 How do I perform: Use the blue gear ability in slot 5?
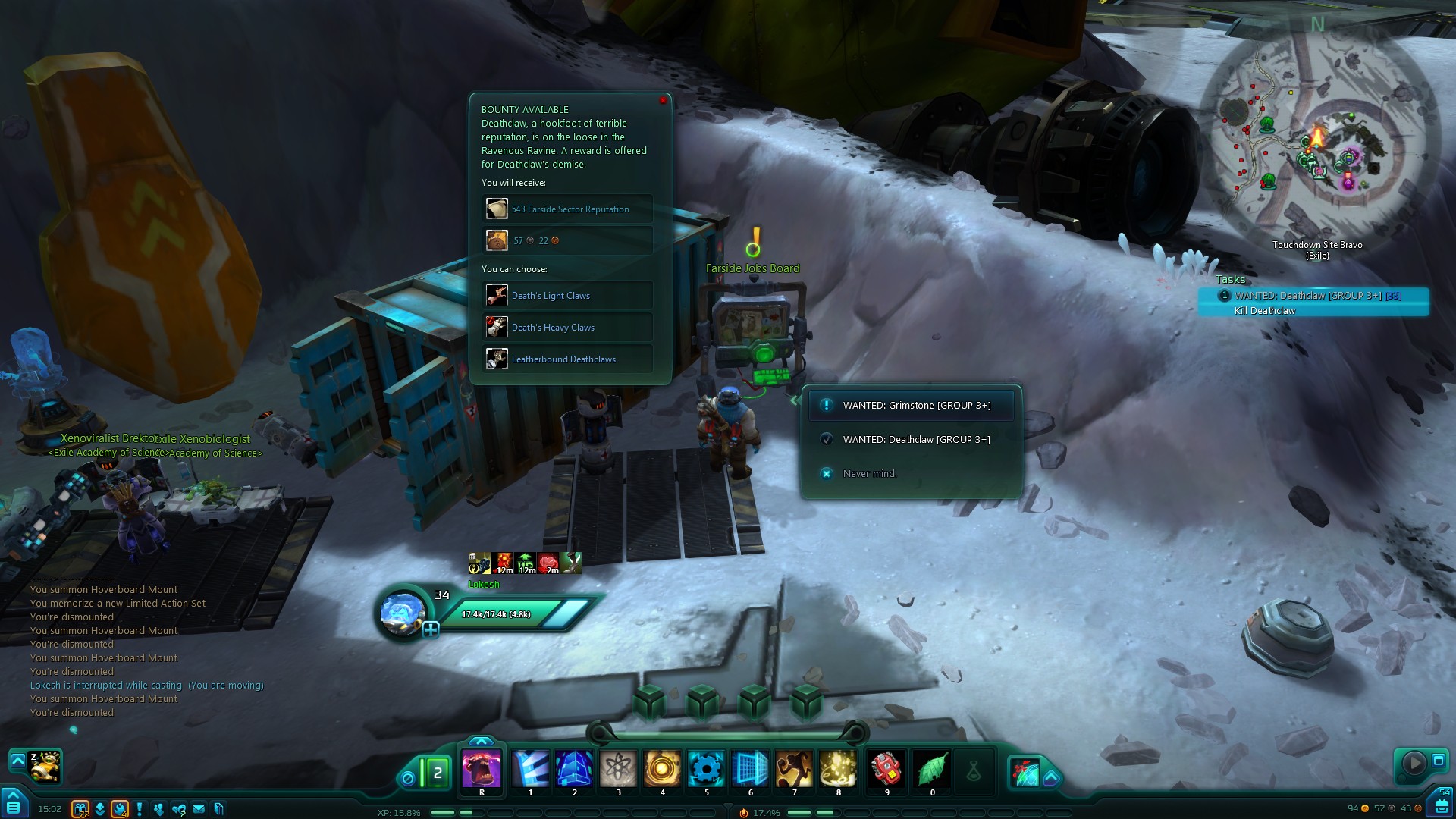coord(706,769)
